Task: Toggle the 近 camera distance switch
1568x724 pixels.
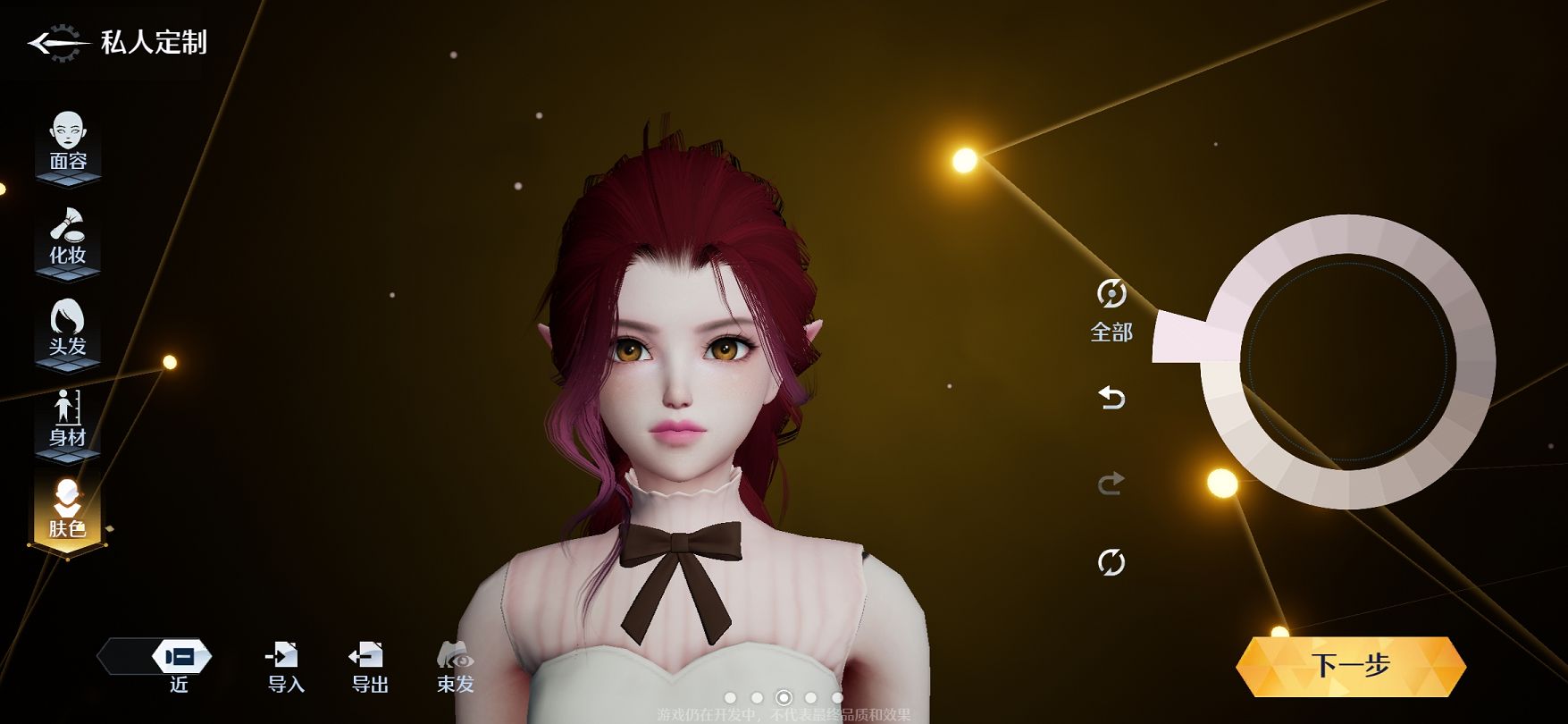Action: (x=180, y=658)
